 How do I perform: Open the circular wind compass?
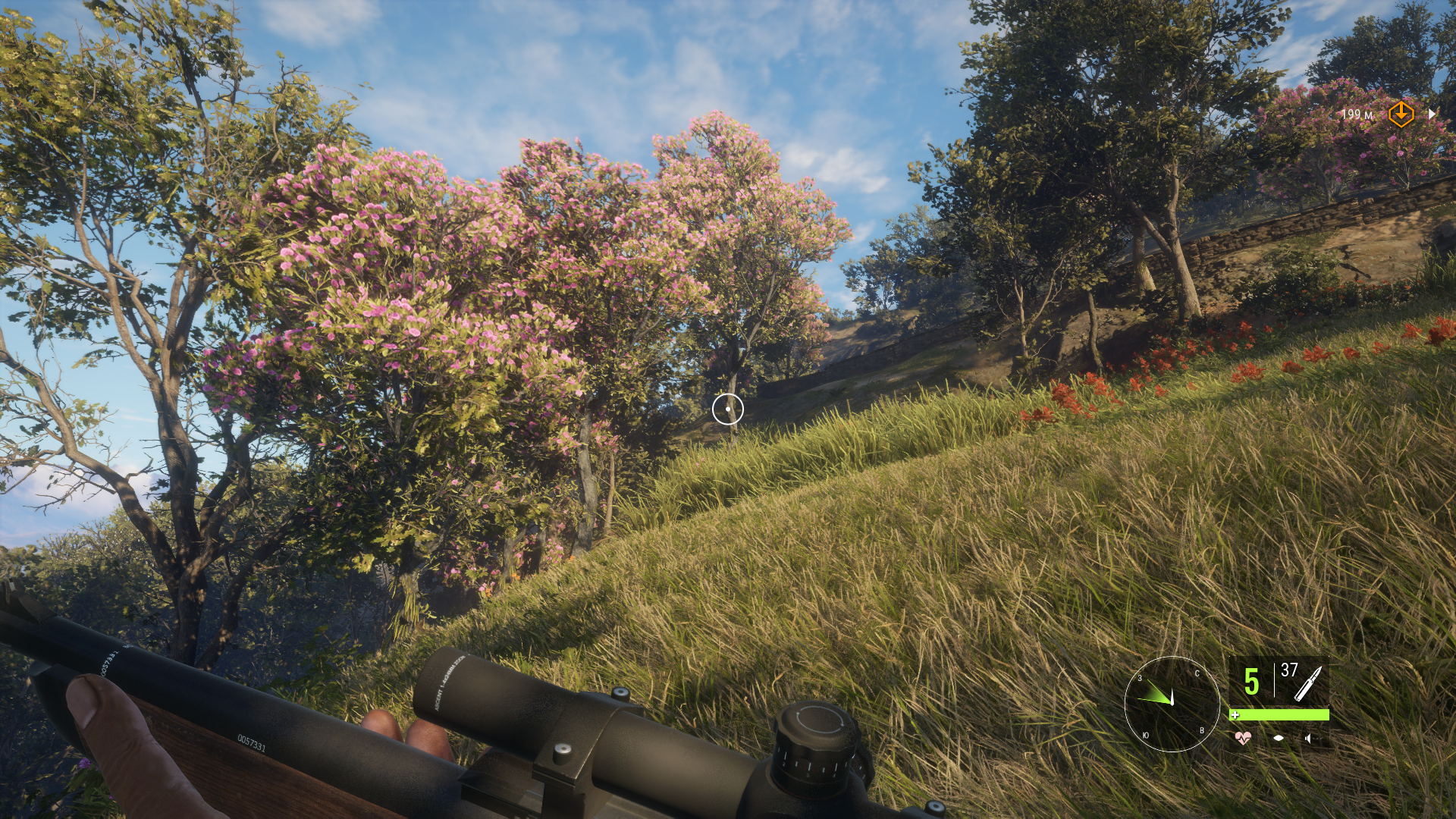click(1172, 704)
